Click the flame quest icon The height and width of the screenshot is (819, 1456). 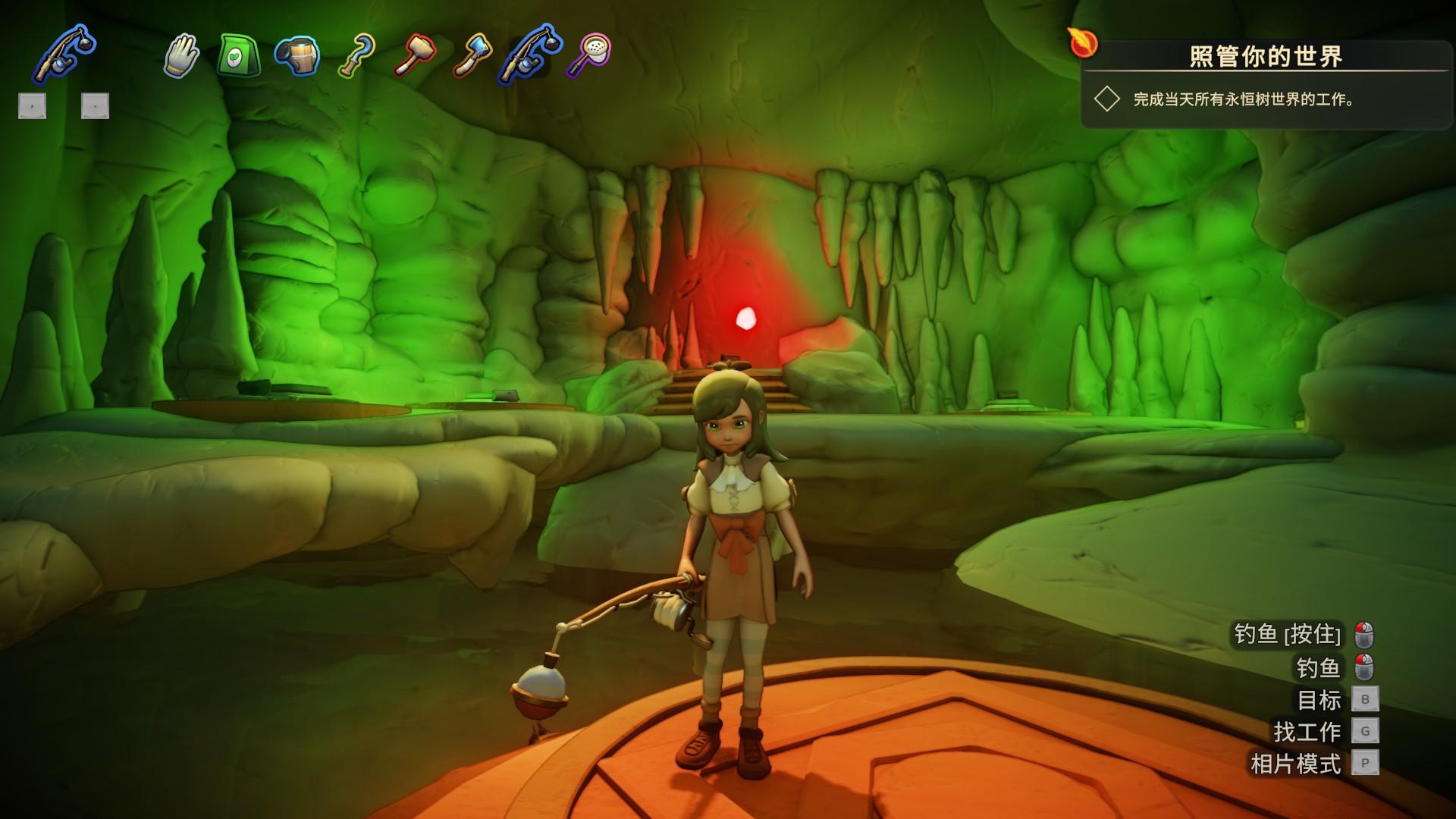coord(1083,42)
